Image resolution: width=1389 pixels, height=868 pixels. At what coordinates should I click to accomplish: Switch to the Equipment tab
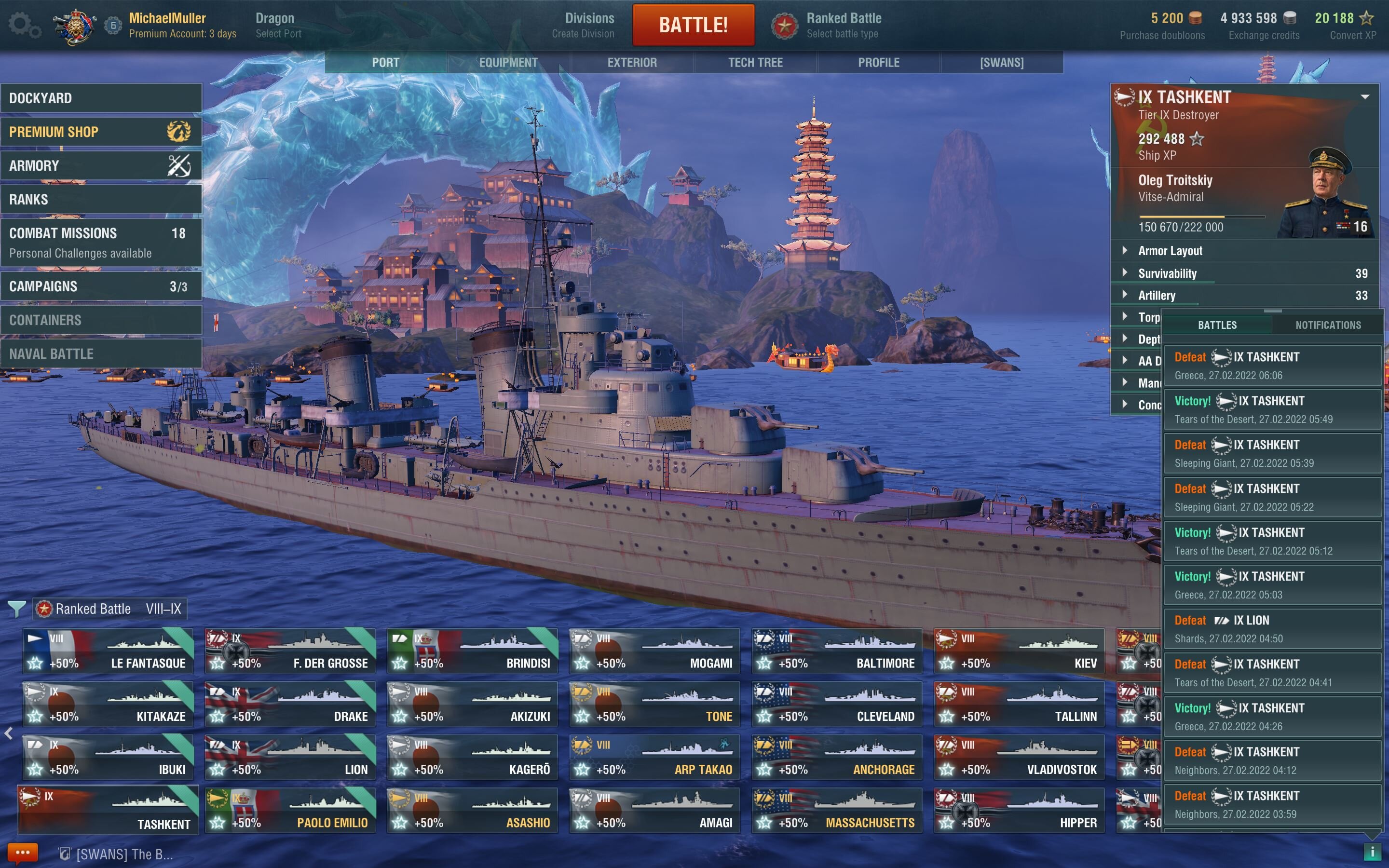[x=508, y=63]
